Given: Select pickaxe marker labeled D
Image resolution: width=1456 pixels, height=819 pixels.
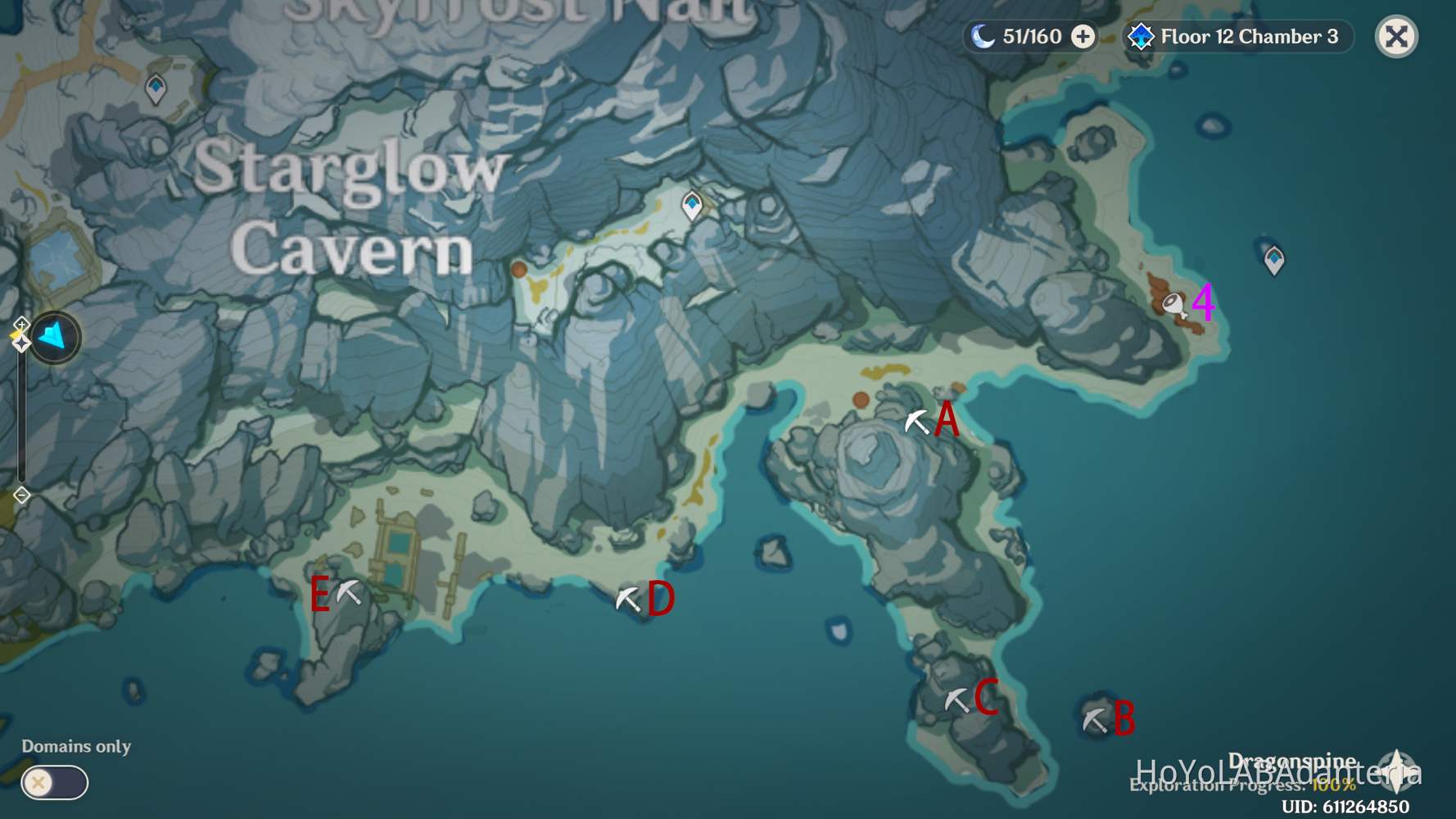Looking at the screenshot, I should [627, 600].
